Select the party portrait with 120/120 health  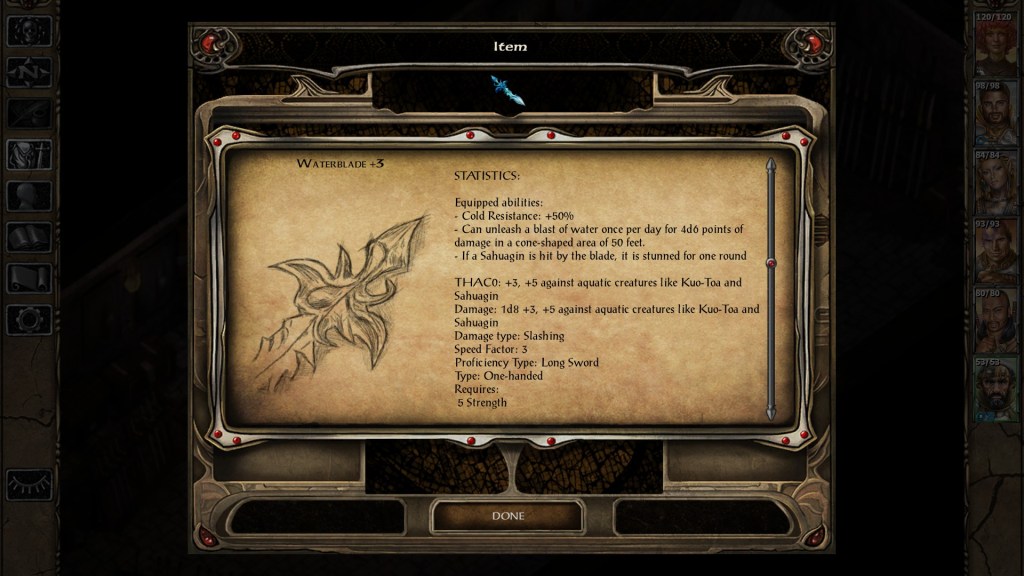(x=996, y=47)
